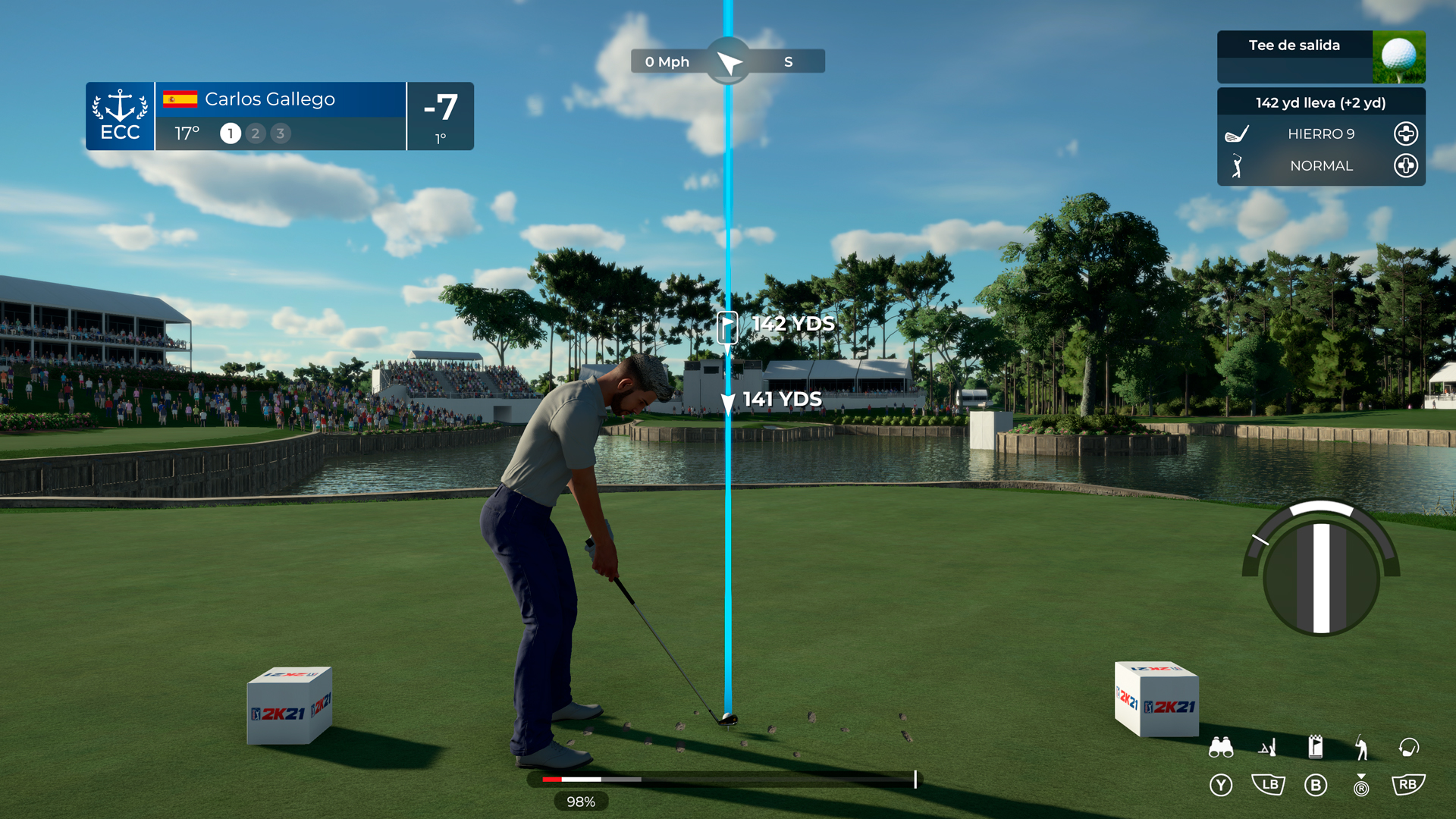This screenshot has height=819, width=1456.
Task: Open the scorecard icon above the B prompt
Action: click(x=1317, y=746)
